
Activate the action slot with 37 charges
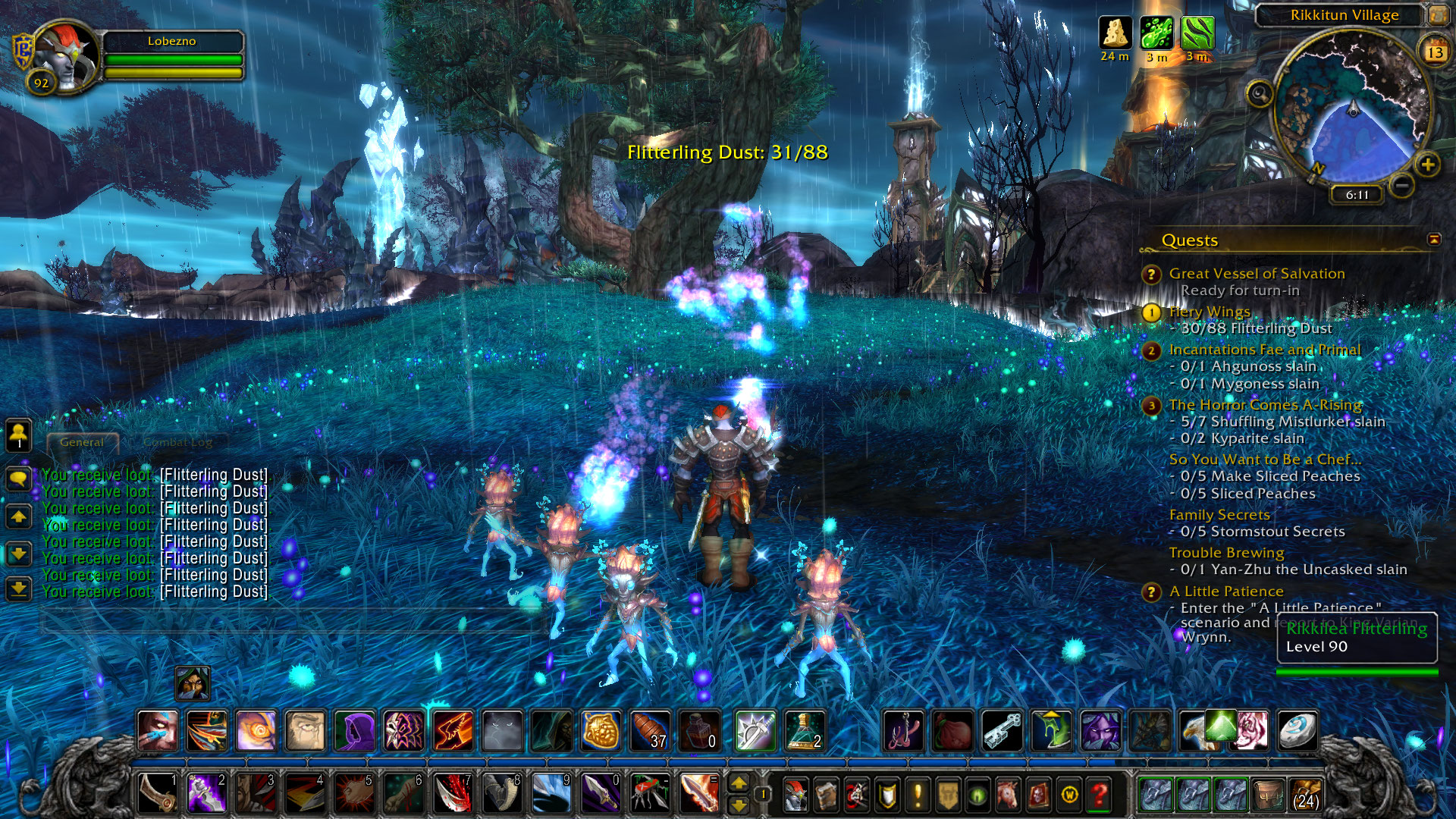coord(651,731)
